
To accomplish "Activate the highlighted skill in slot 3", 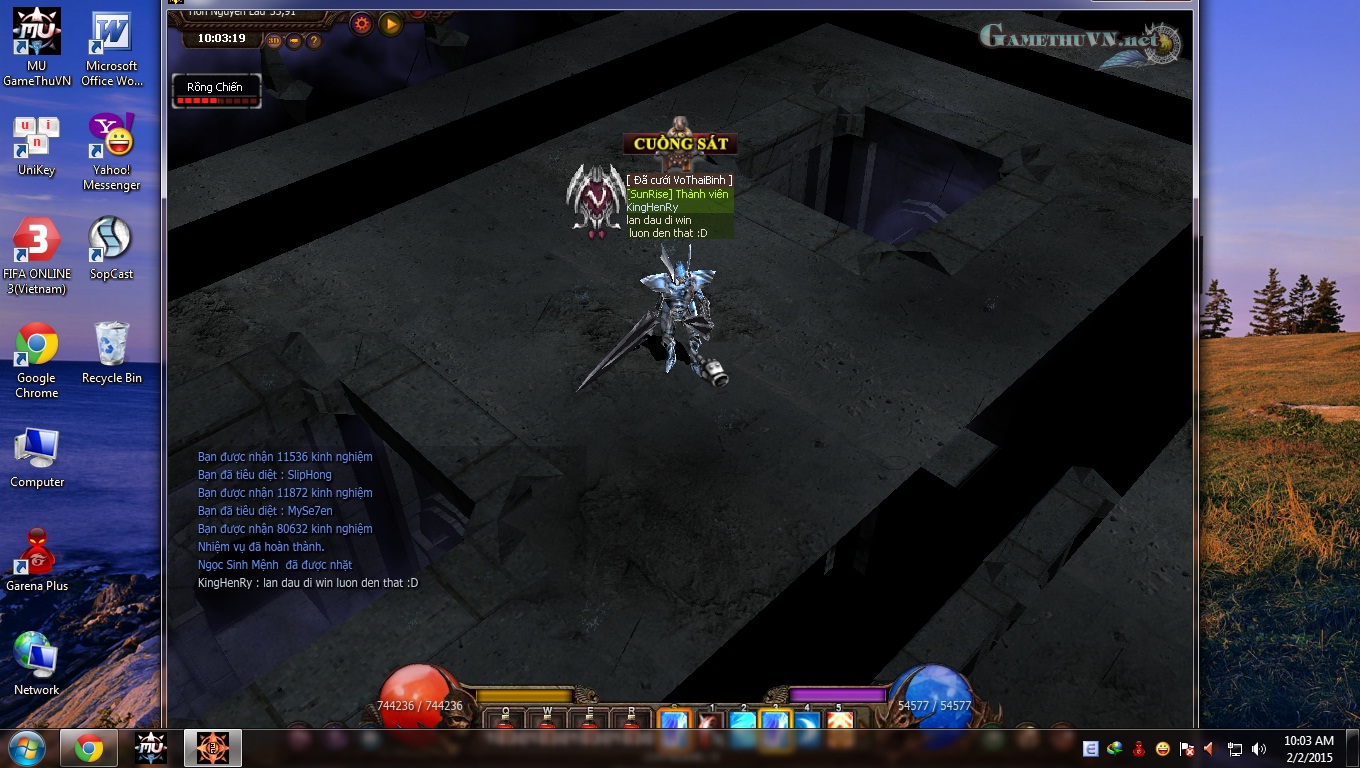I will [776, 720].
